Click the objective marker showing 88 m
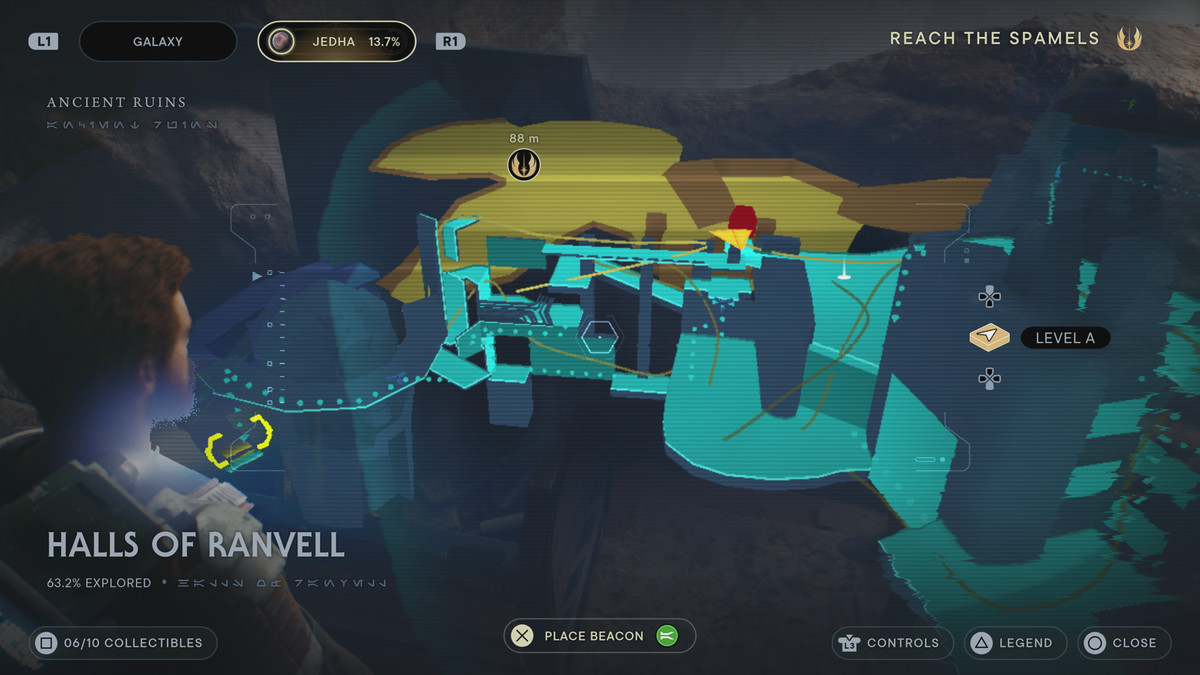Screen dimensions: 1200x675 tap(523, 164)
